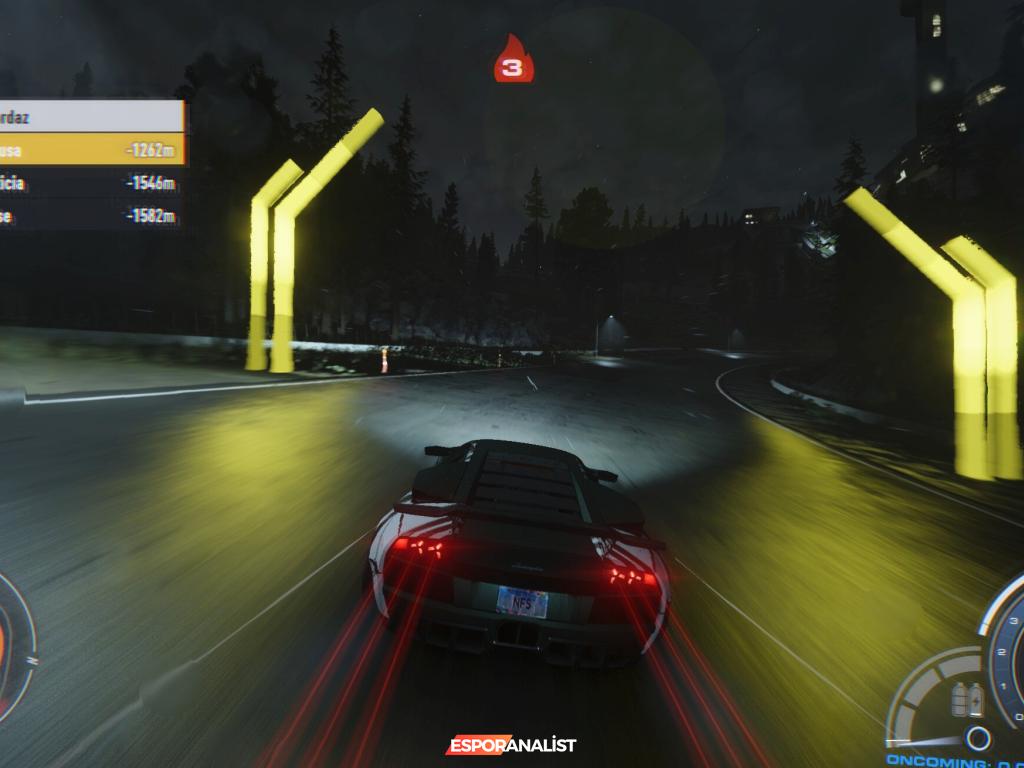
Task: Choose the leaderboard row showing -1546m
Action: [x=91, y=183]
